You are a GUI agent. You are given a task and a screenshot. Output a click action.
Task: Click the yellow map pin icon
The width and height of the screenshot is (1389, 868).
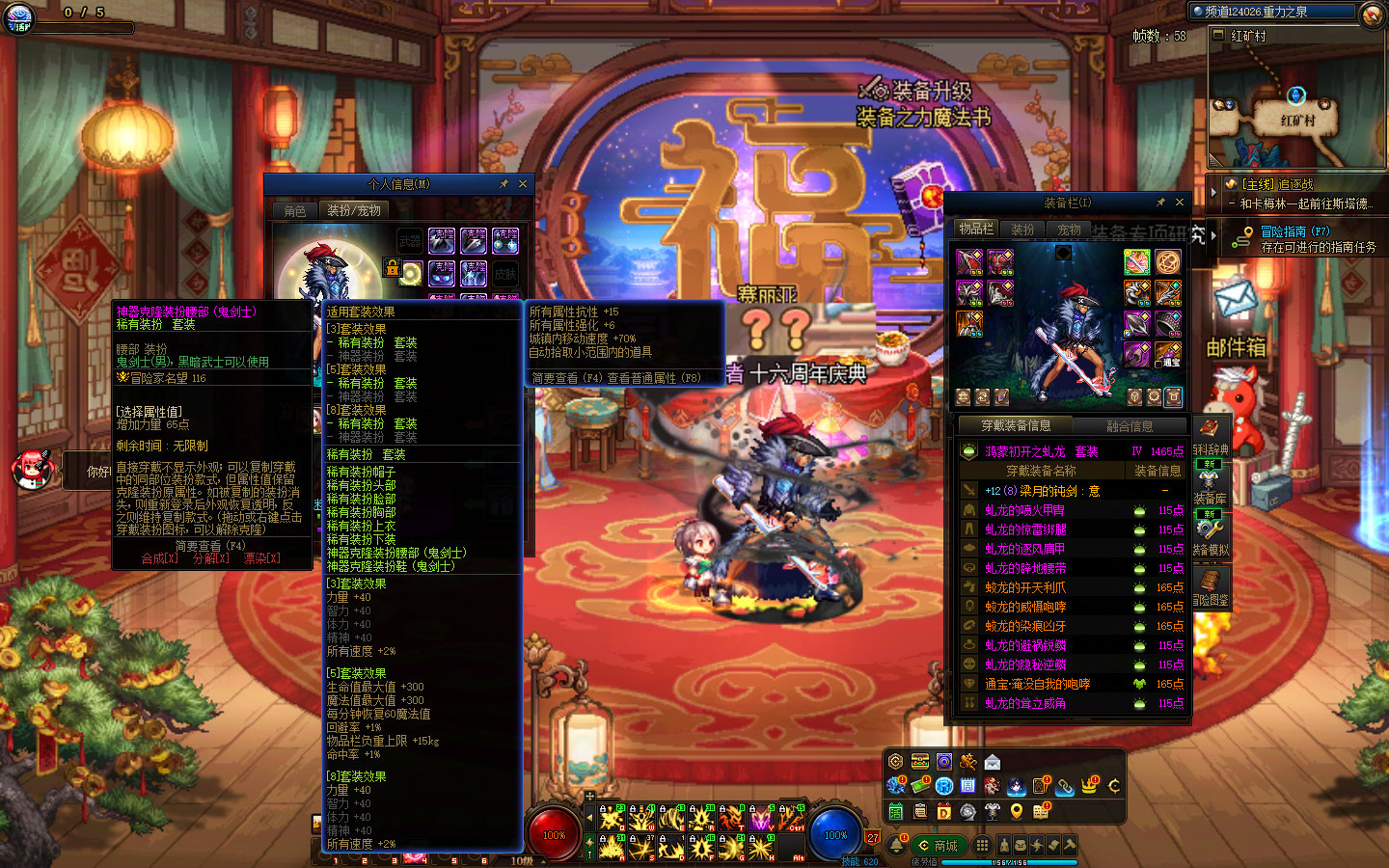pyautogui.click(x=1017, y=811)
